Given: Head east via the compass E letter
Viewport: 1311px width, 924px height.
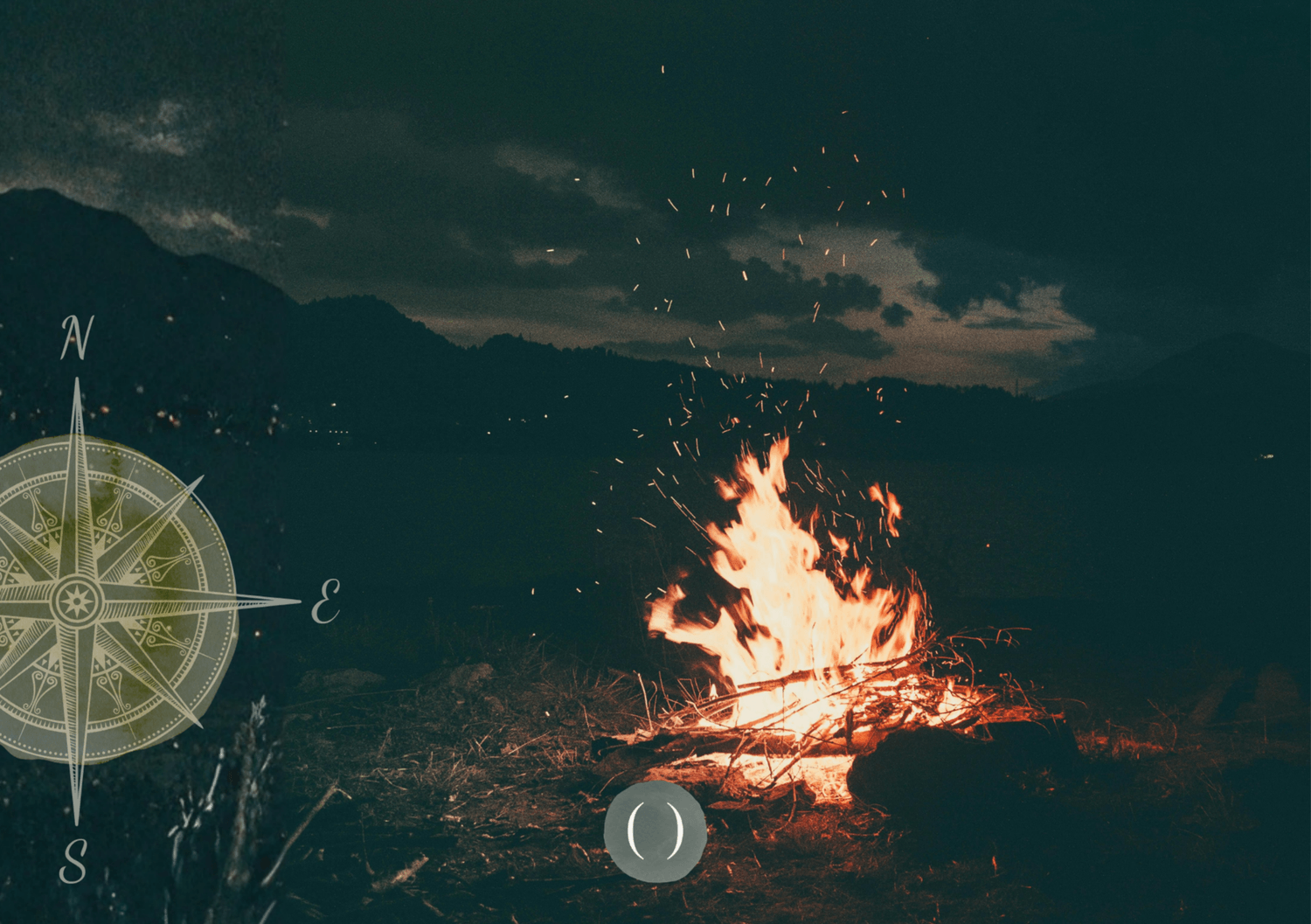Looking at the screenshot, I should [325, 601].
